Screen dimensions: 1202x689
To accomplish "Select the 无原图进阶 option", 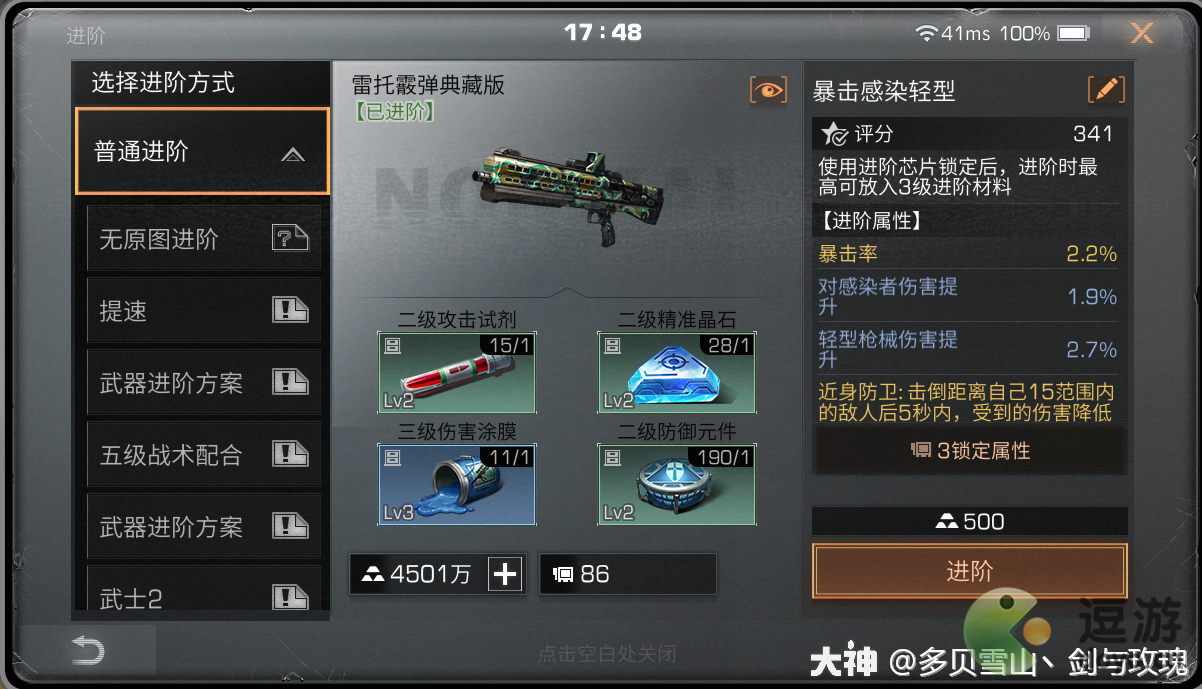I will [204, 240].
